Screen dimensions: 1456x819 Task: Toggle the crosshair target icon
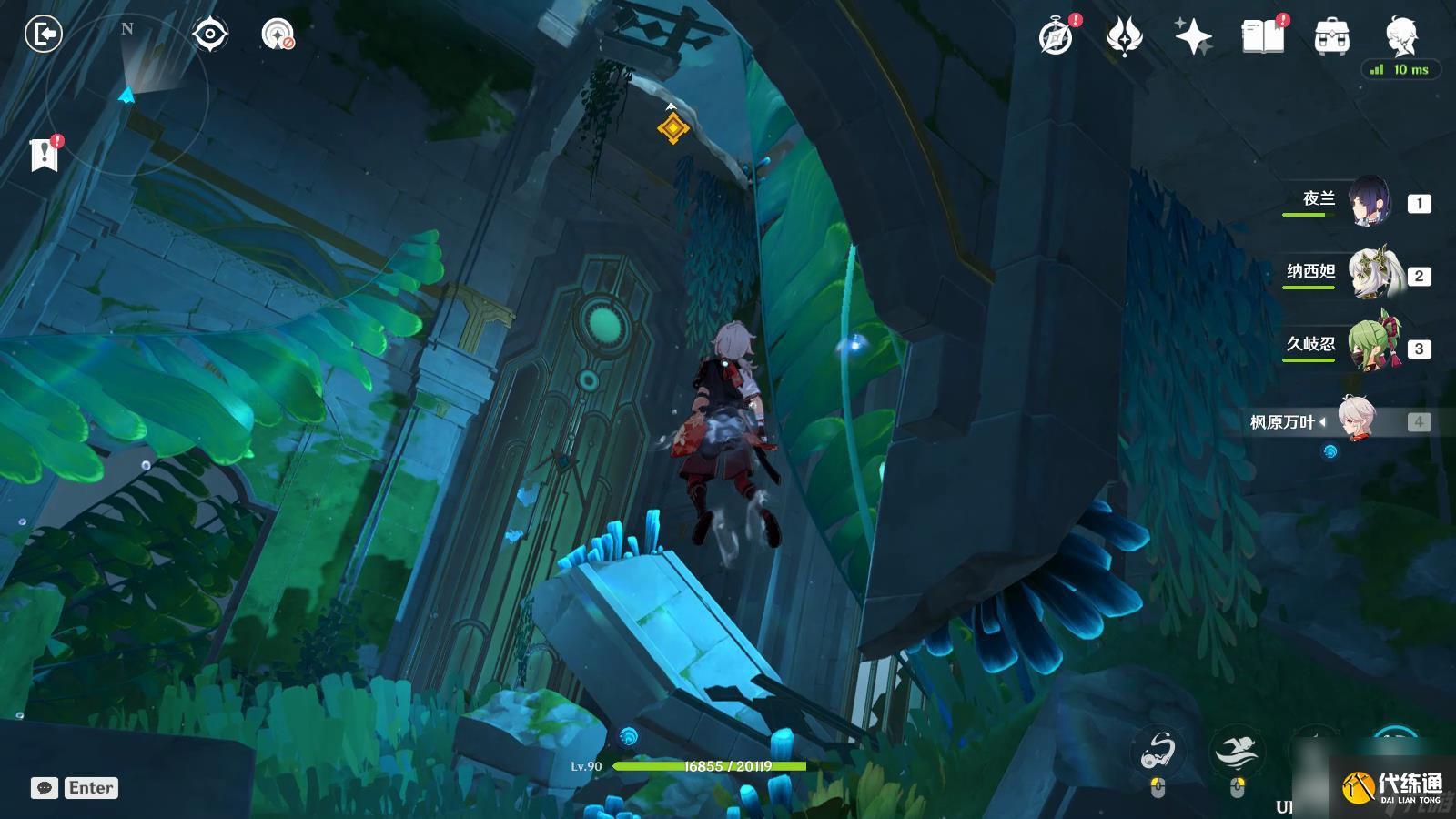point(210,35)
